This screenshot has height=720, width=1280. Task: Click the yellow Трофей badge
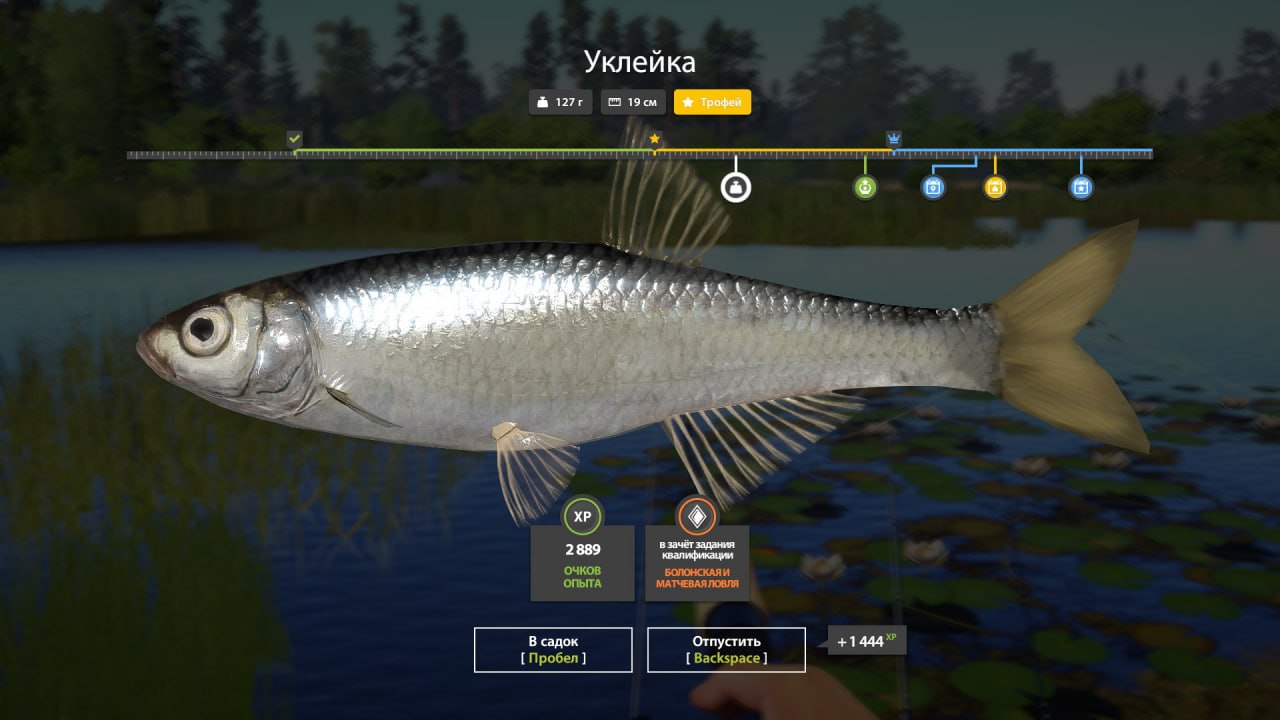click(x=712, y=102)
